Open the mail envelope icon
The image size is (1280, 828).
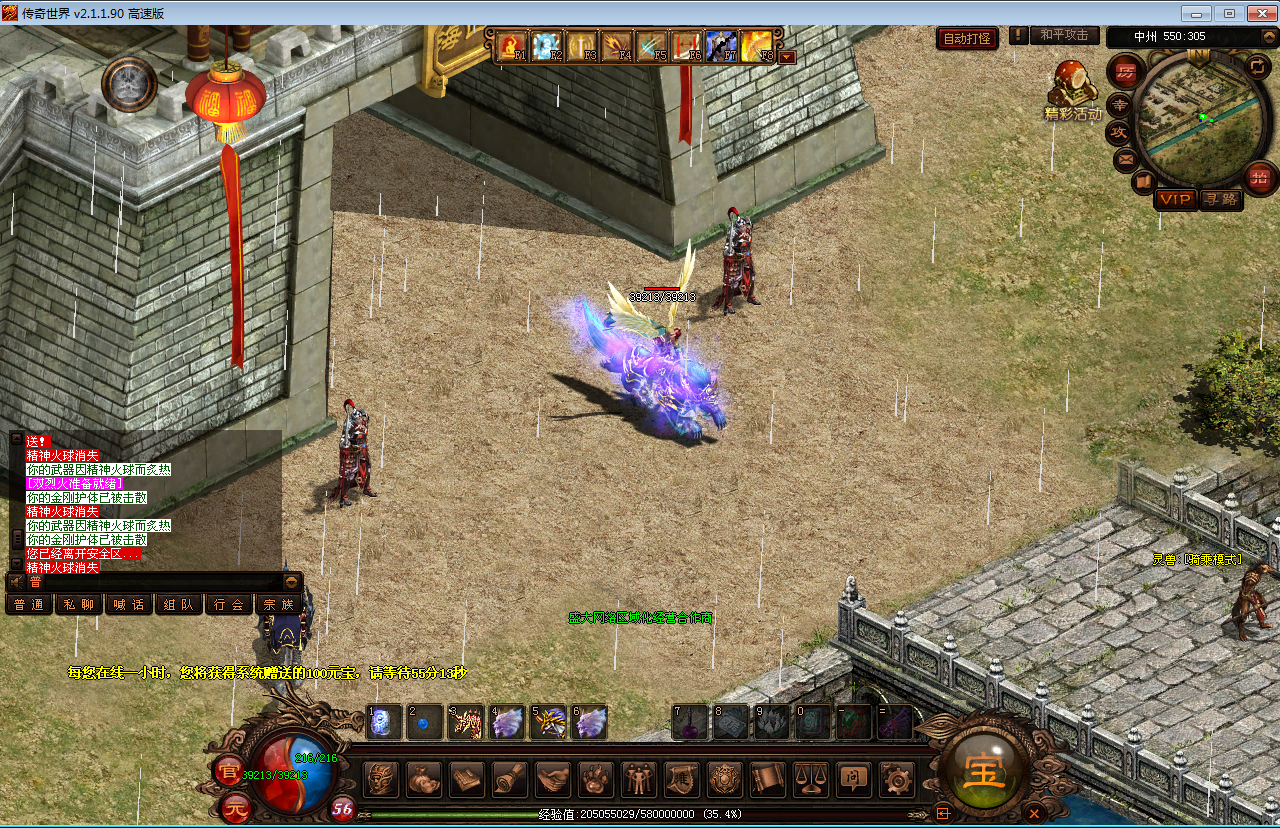click(1125, 158)
